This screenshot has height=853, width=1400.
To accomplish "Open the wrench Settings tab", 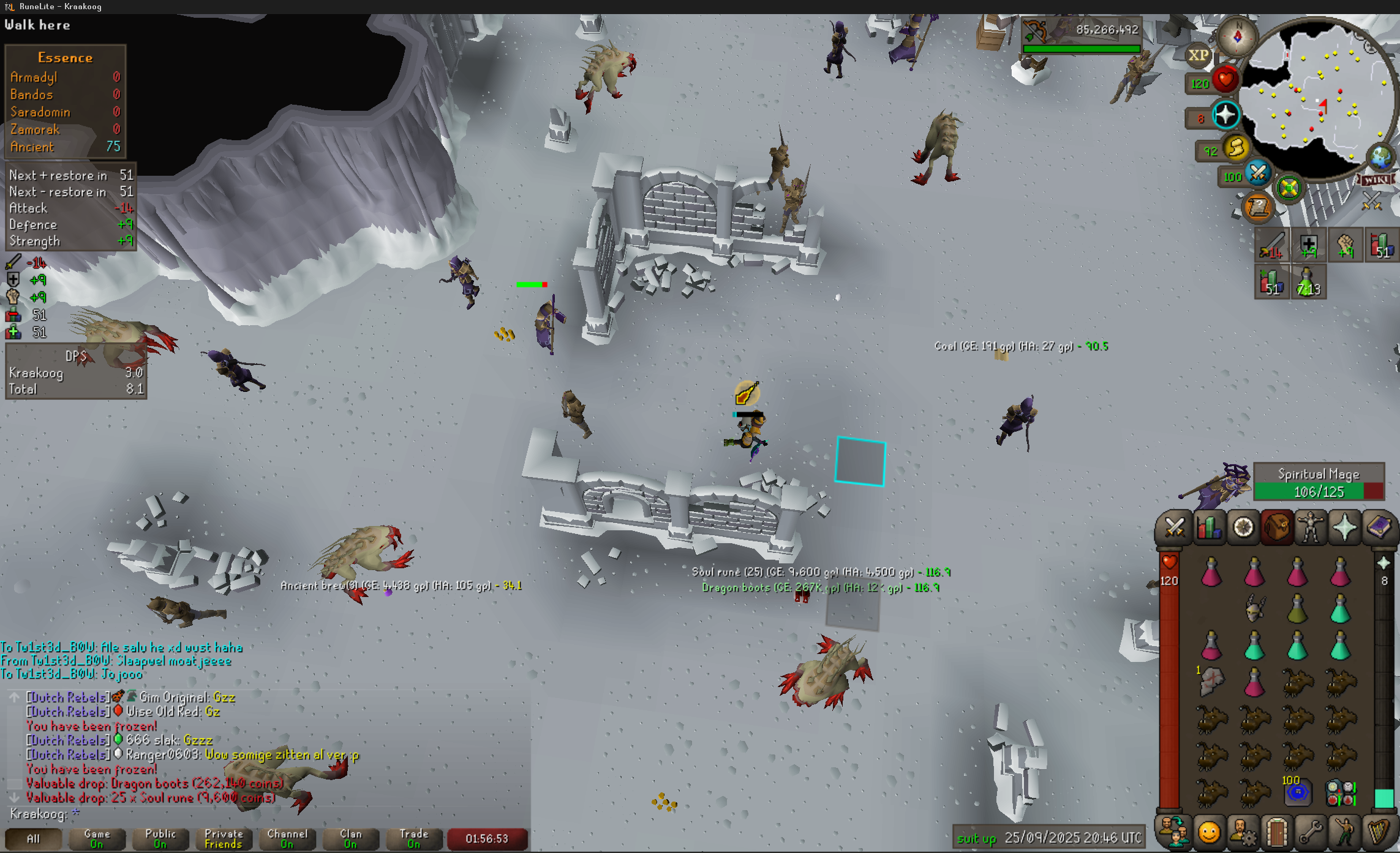I will tap(1311, 833).
